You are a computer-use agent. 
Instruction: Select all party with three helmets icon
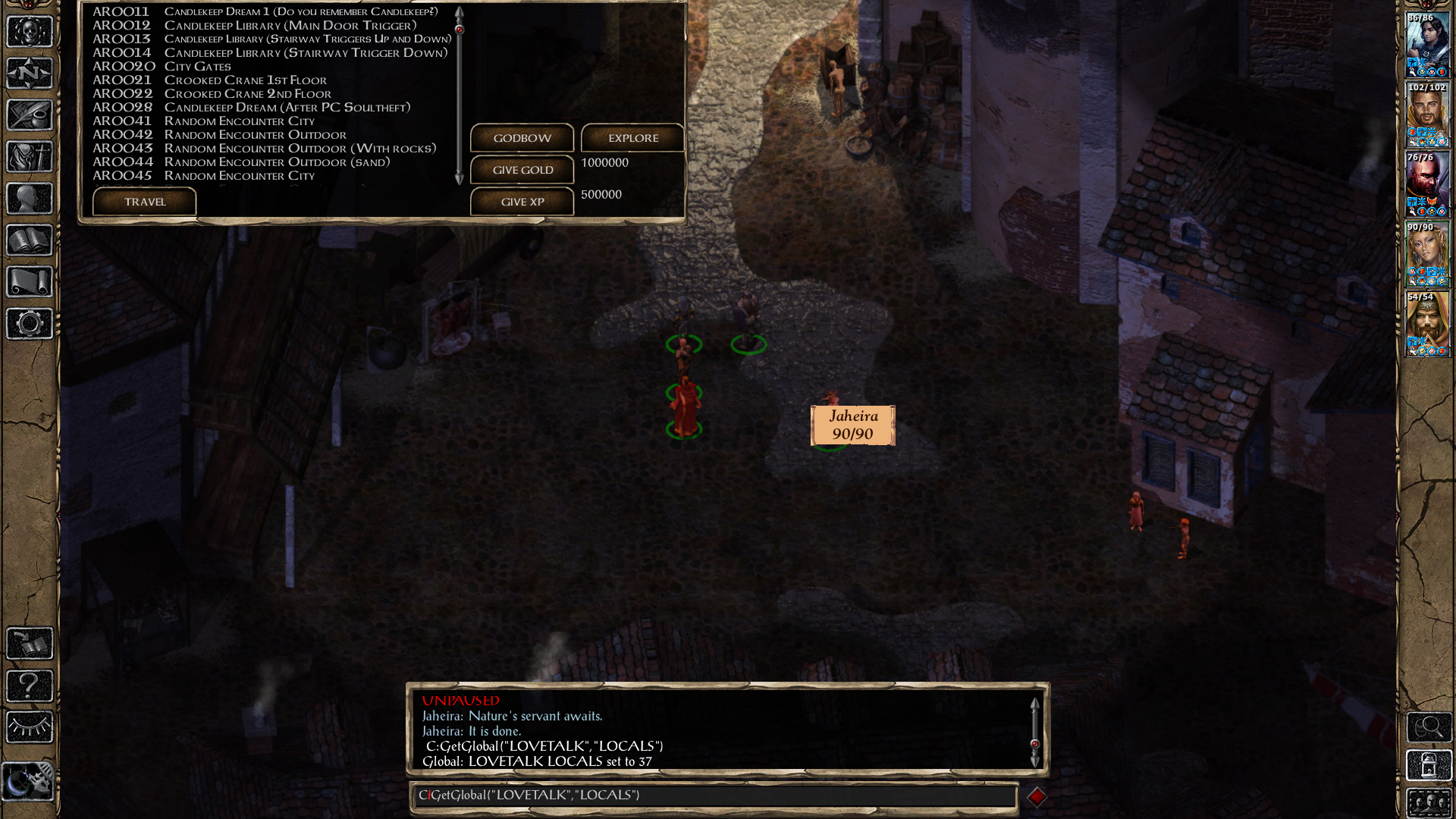1429,803
